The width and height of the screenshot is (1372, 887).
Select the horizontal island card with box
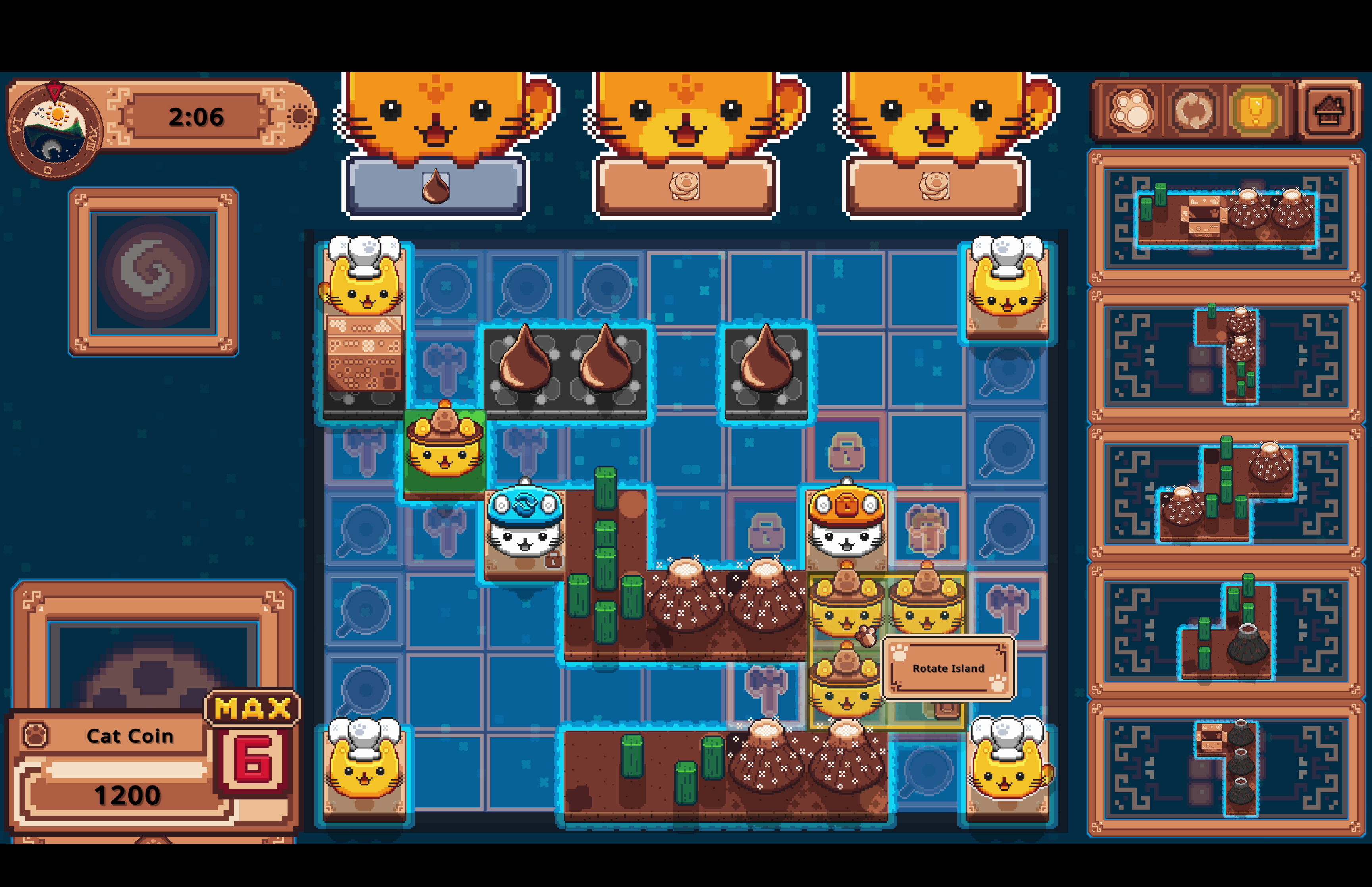1225,218
